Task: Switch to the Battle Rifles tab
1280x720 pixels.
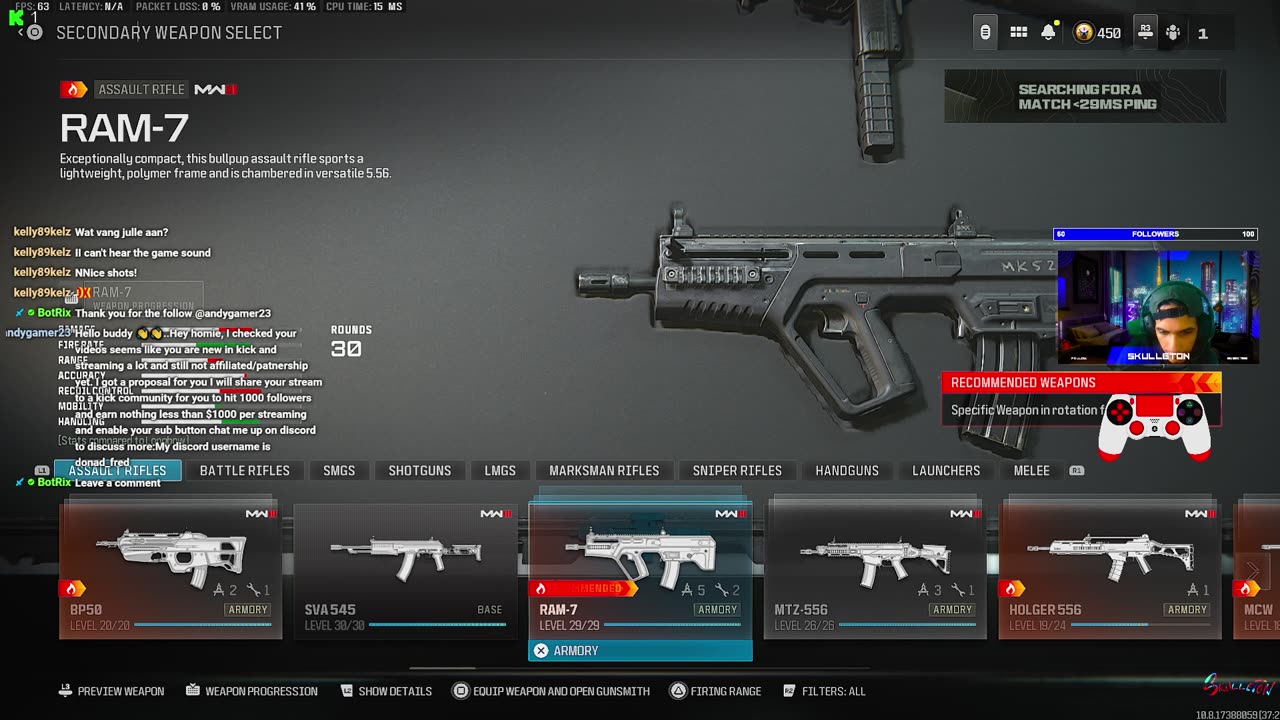Action: (244, 471)
